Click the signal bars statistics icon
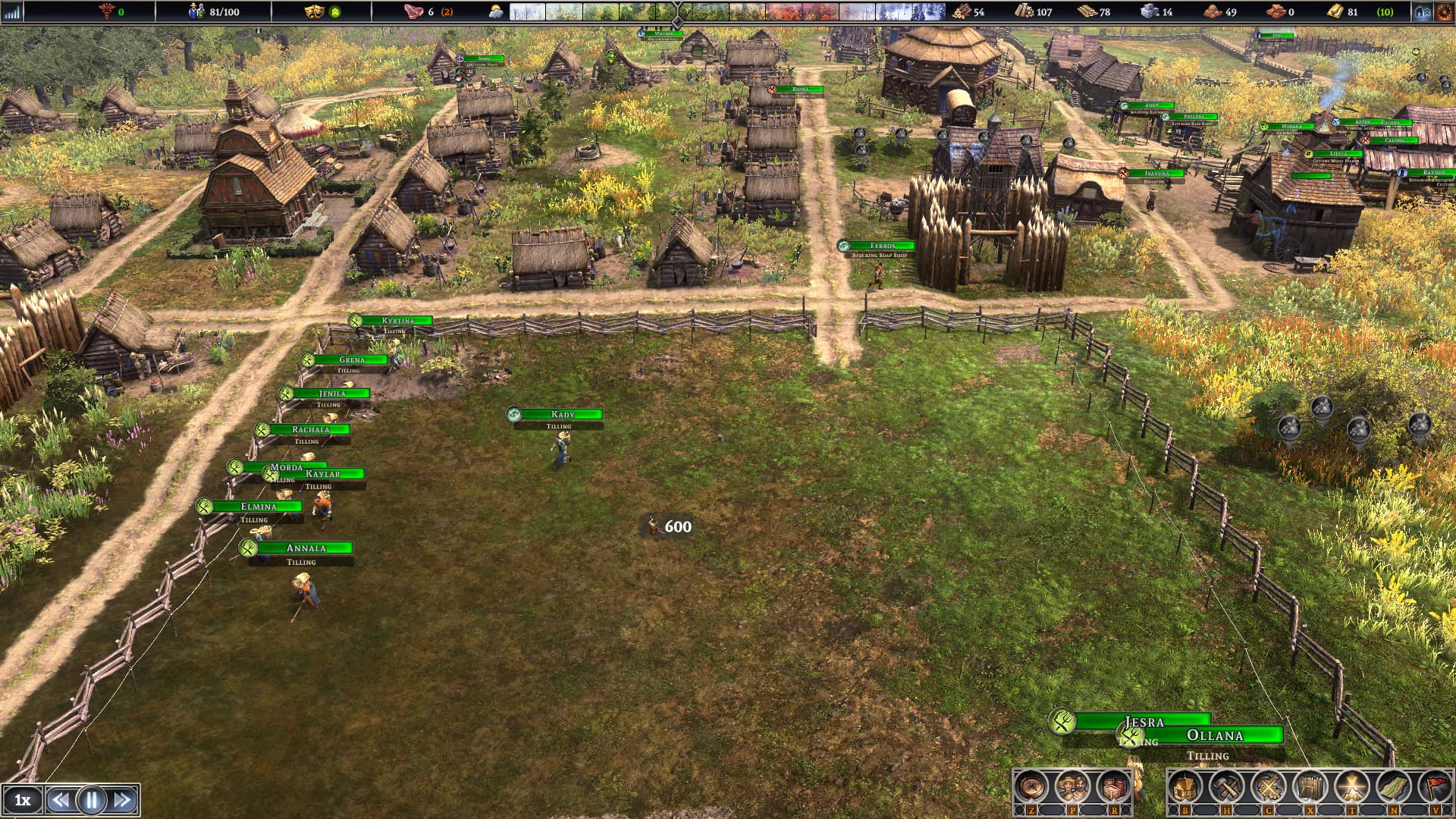This screenshot has width=1456, height=819. click(x=11, y=11)
